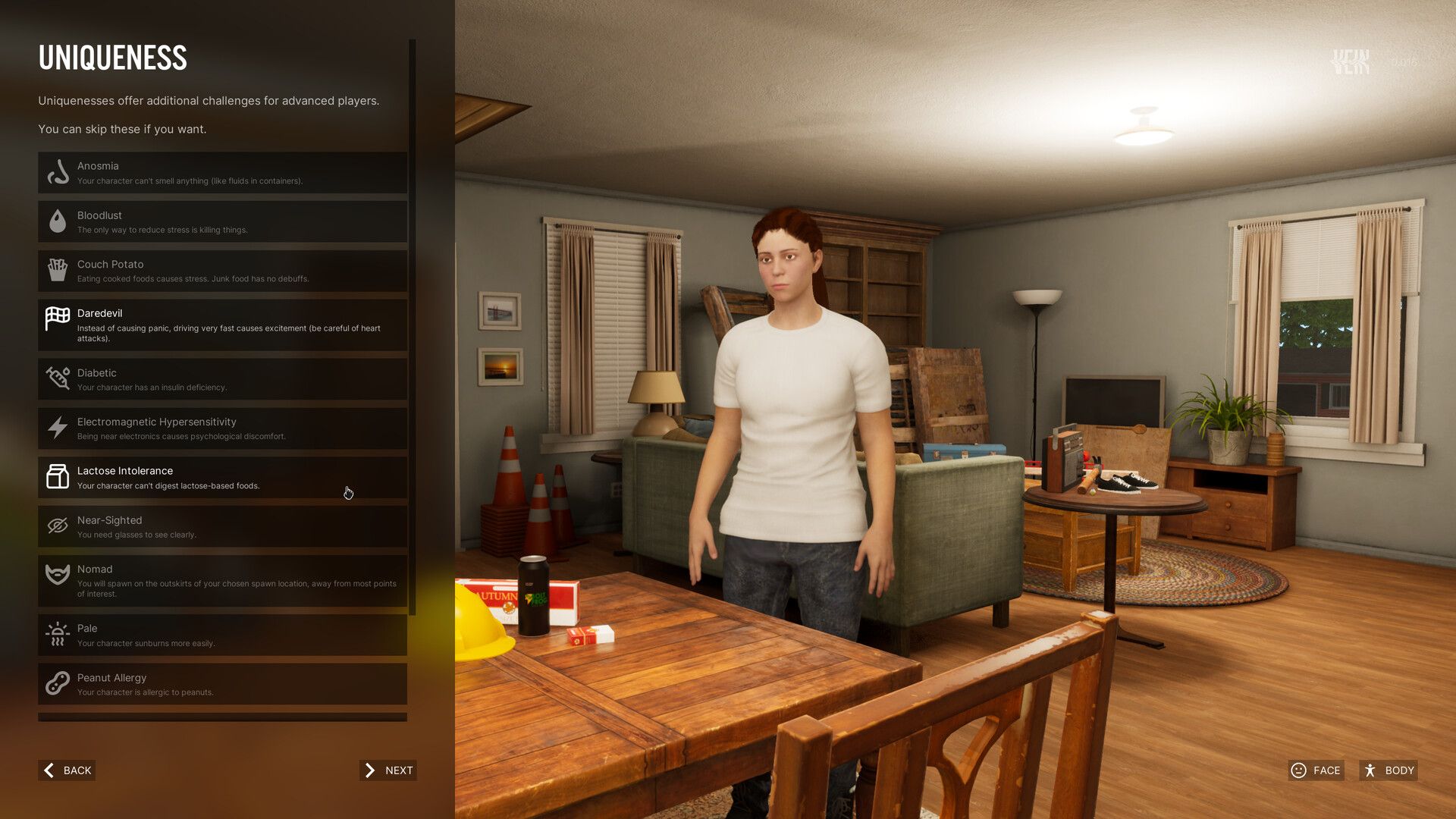Proceed with the Next button

[x=388, y=770]
